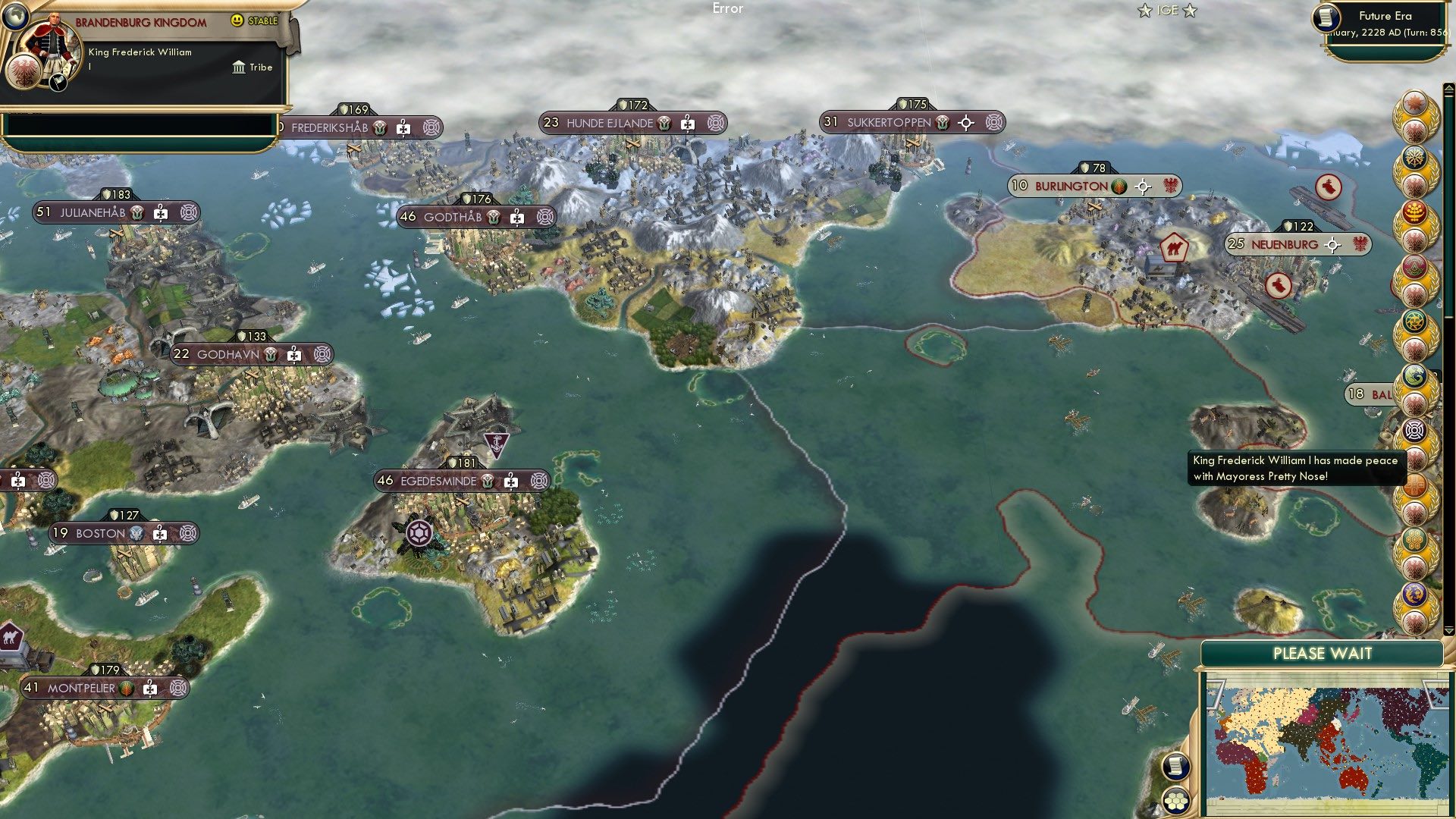Select the anchor flag marker above Egedesminde
This screenshot has width=1456, height=819.
[x=497, y=444]
